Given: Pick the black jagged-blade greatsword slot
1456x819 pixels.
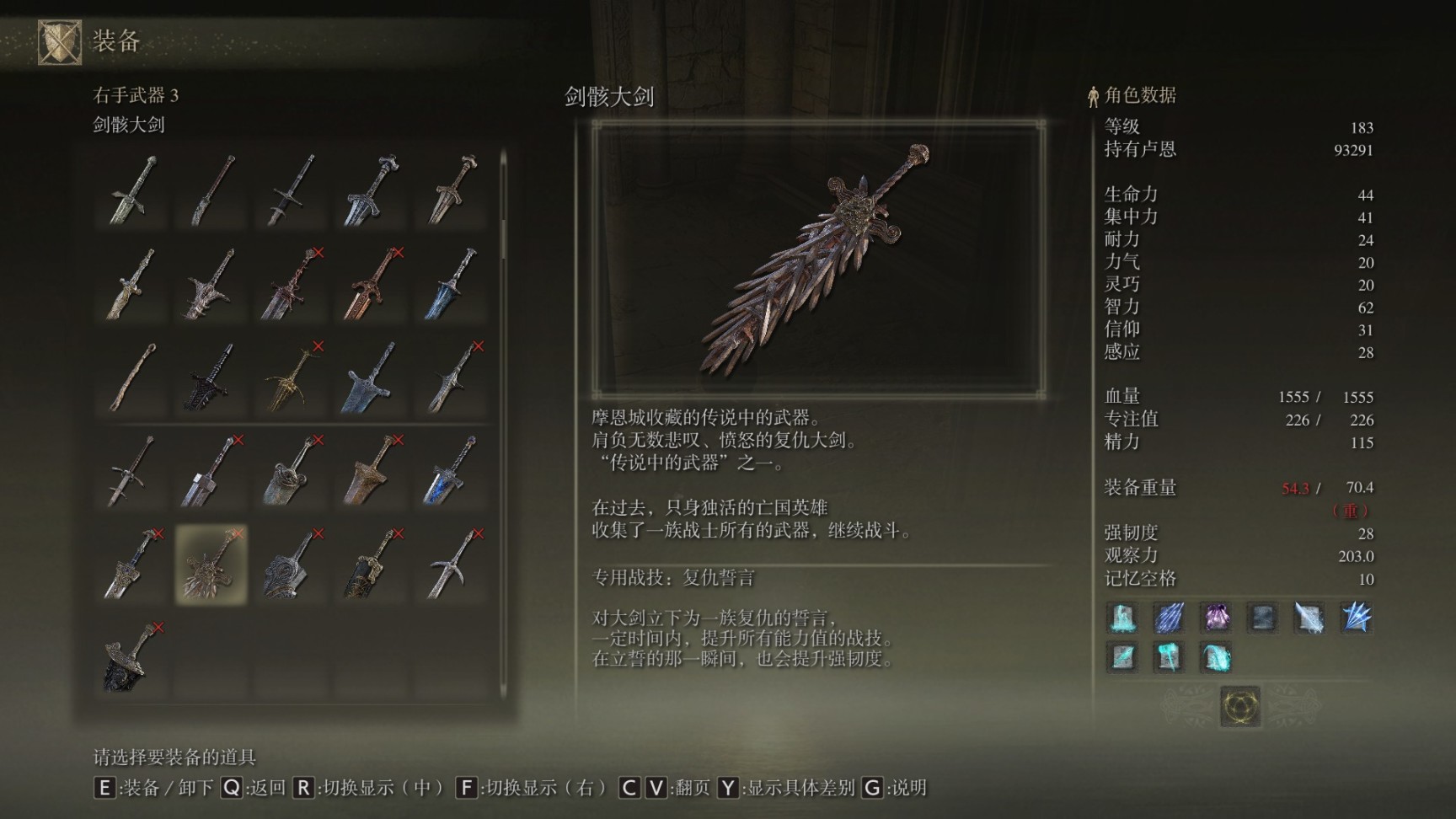Looking at the screenshot, I should click(211, 377).
